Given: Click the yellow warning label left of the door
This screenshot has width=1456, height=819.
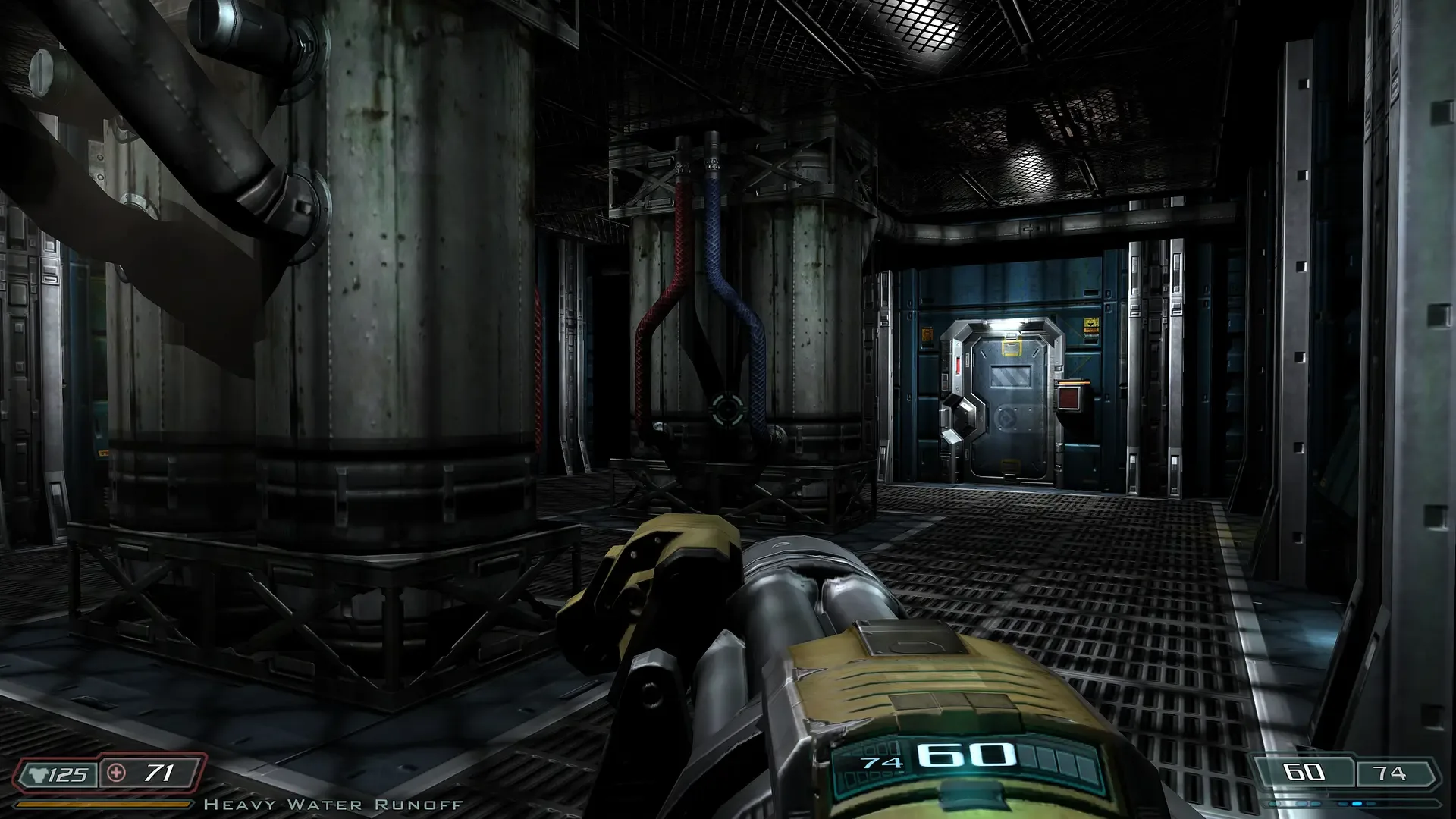Looking at the screenshot, I should point(927,334).
